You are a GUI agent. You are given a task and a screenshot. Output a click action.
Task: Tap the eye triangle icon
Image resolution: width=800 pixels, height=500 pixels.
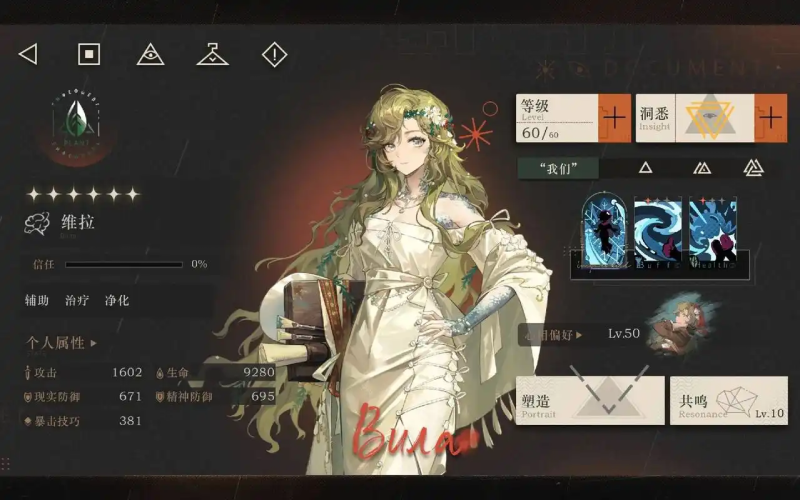[150, 54]
